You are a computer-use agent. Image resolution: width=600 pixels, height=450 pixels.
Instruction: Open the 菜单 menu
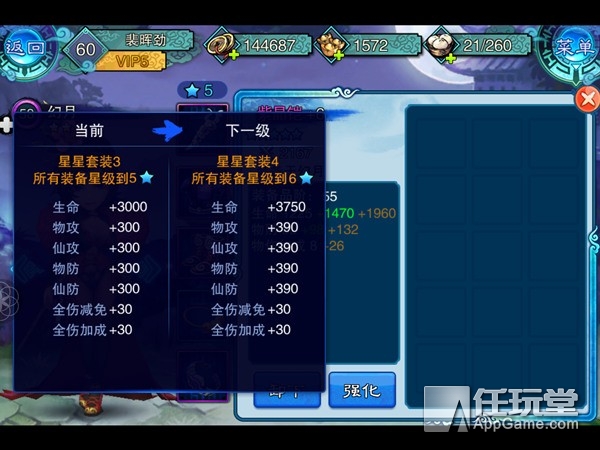coord(576,47)
